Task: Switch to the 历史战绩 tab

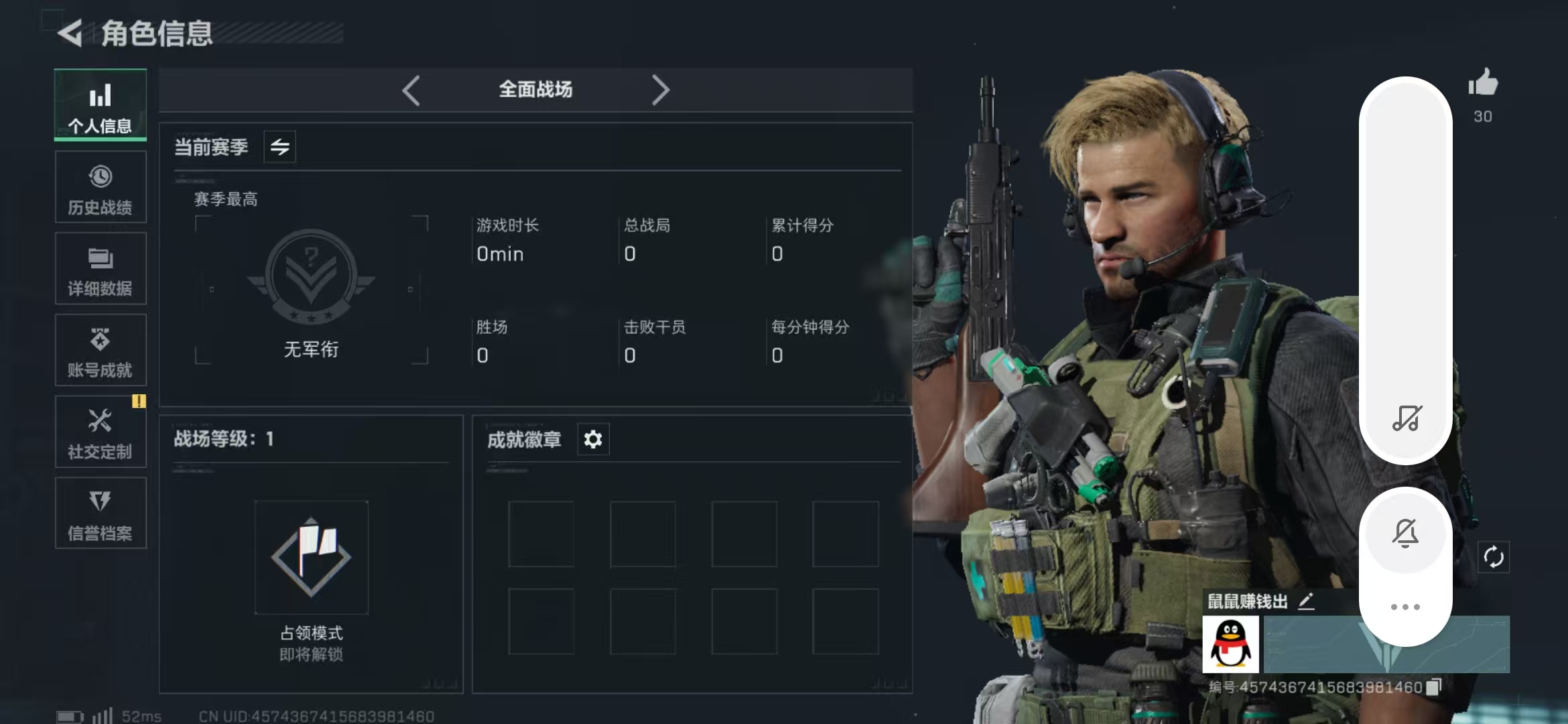Action: [x=101, y=188]
